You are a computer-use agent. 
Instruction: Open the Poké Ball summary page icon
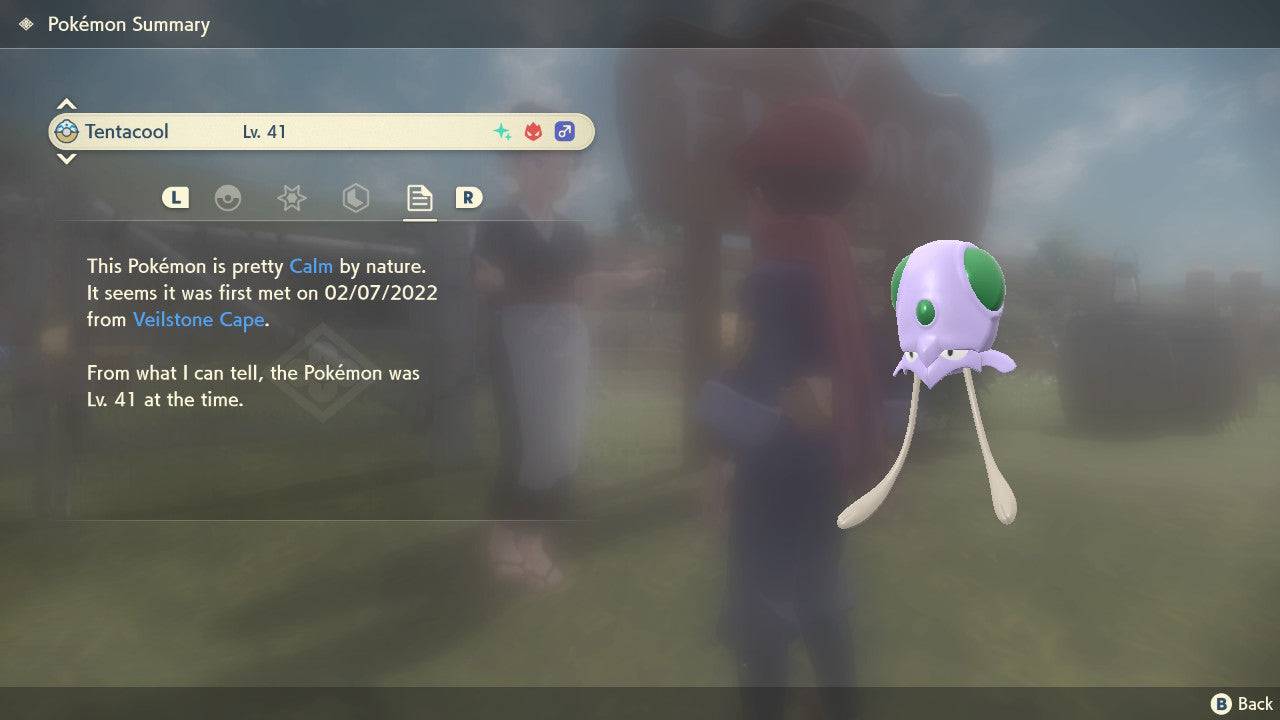[x=228, y=198]
